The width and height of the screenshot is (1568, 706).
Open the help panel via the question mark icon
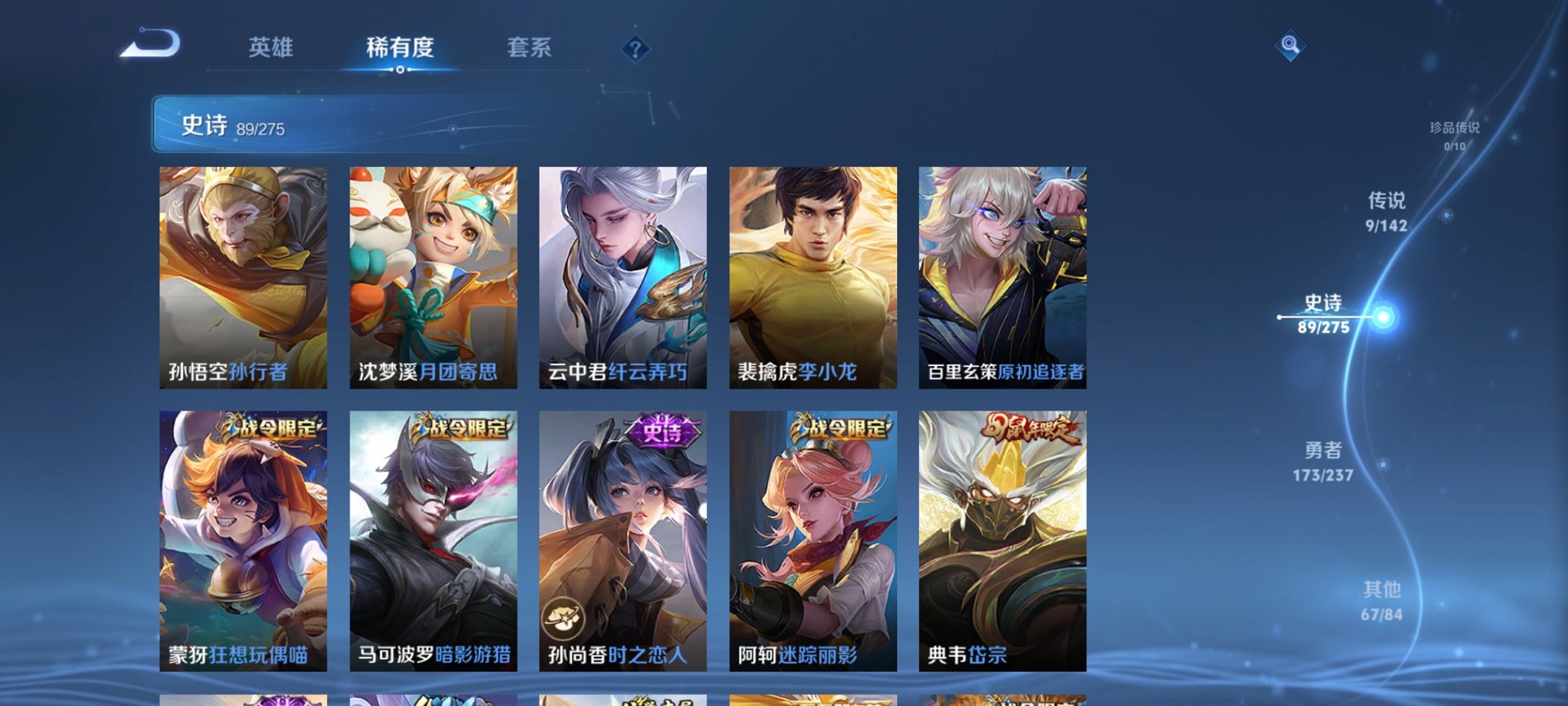[635, 49]
